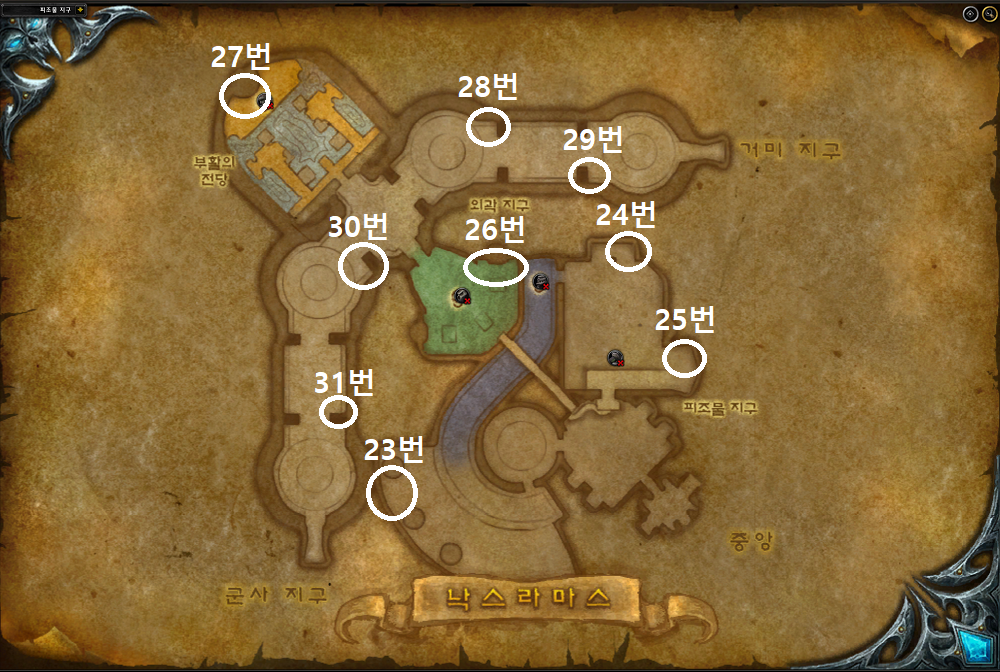Viewport: 1000px width, 672px height.
Task: Select the boss skull marker on the green area
Action: pyautogui.click(x=462, y=295)
